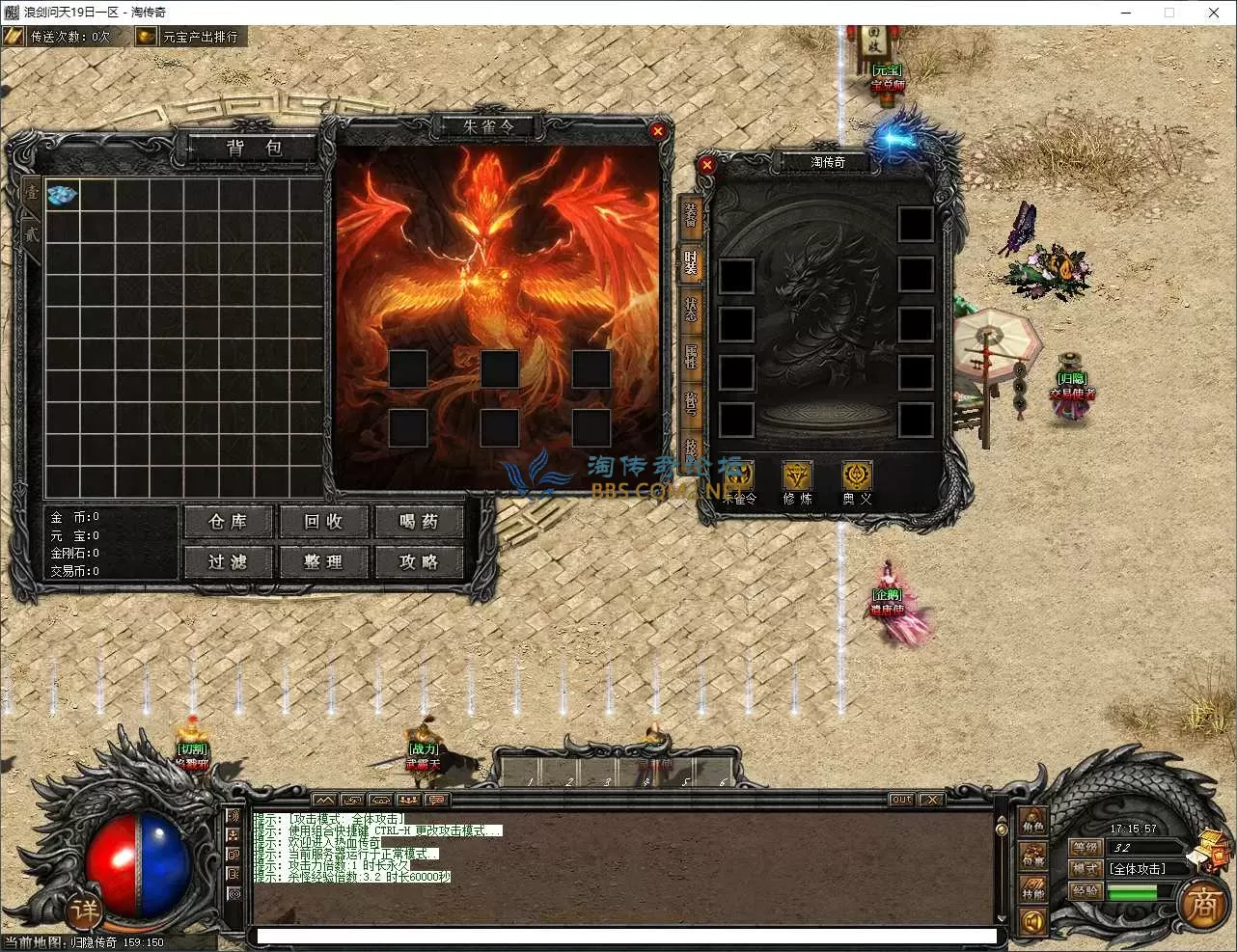Screen dimensions: 1237x952
Task: Close the 朱雀令 phoenix panel
Action: click(658, 131)
